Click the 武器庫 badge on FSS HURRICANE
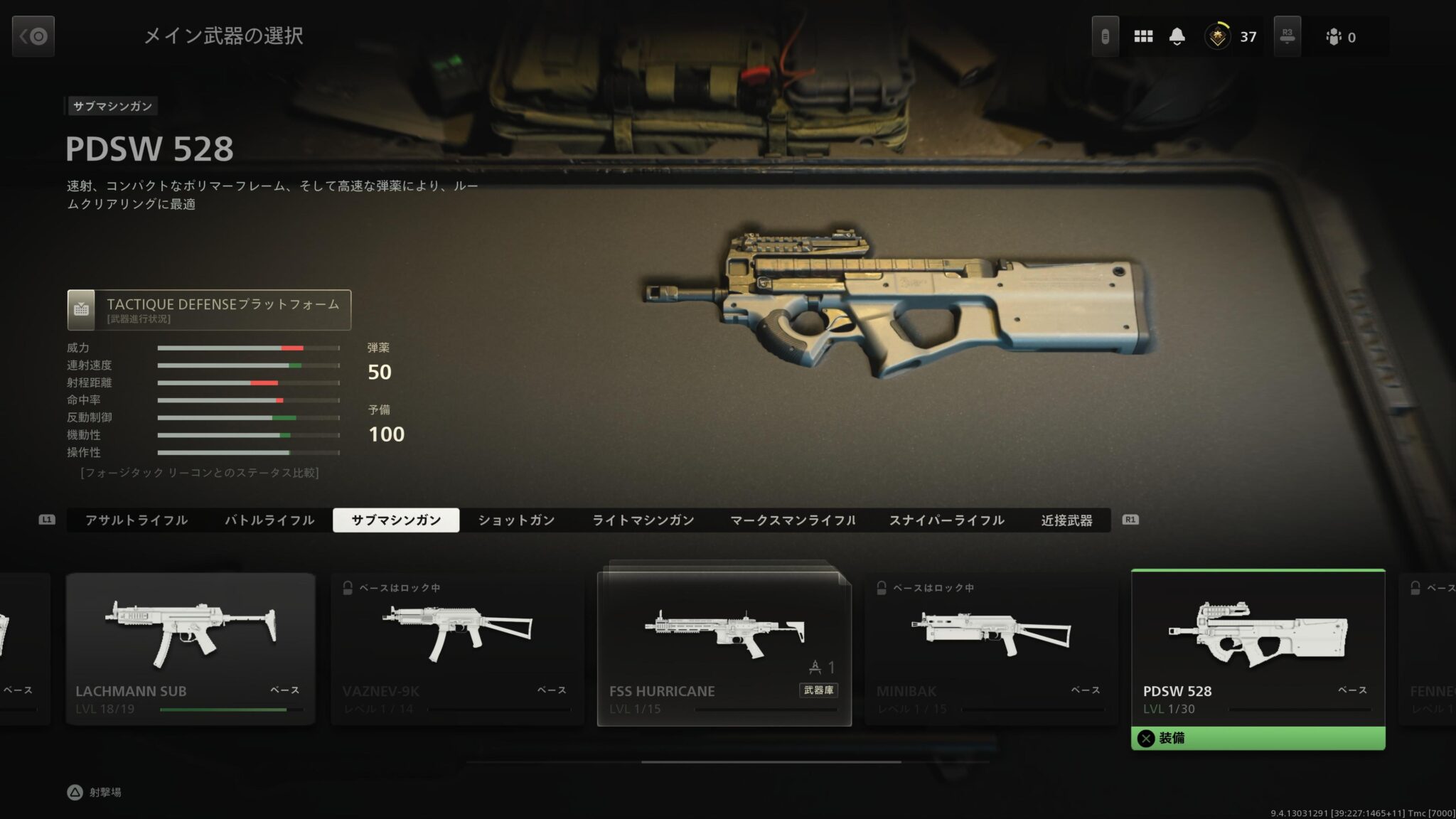Screen dimensions: 1456x819 [x=818, y=690]
